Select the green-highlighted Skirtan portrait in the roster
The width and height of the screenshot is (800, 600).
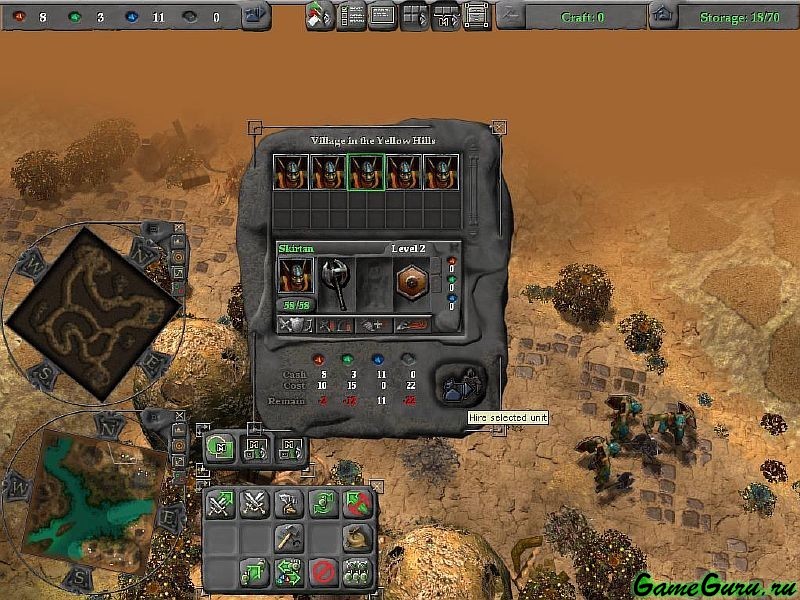tap(366, 172)
